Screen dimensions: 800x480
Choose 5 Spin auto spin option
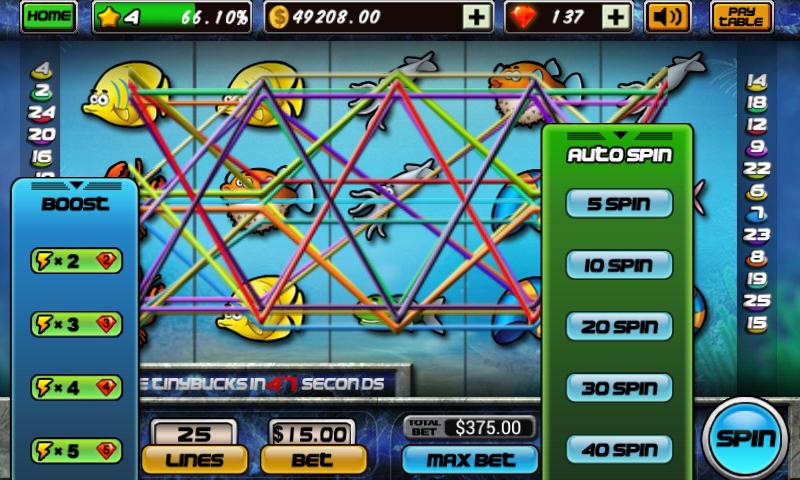(x=619, y=204)
